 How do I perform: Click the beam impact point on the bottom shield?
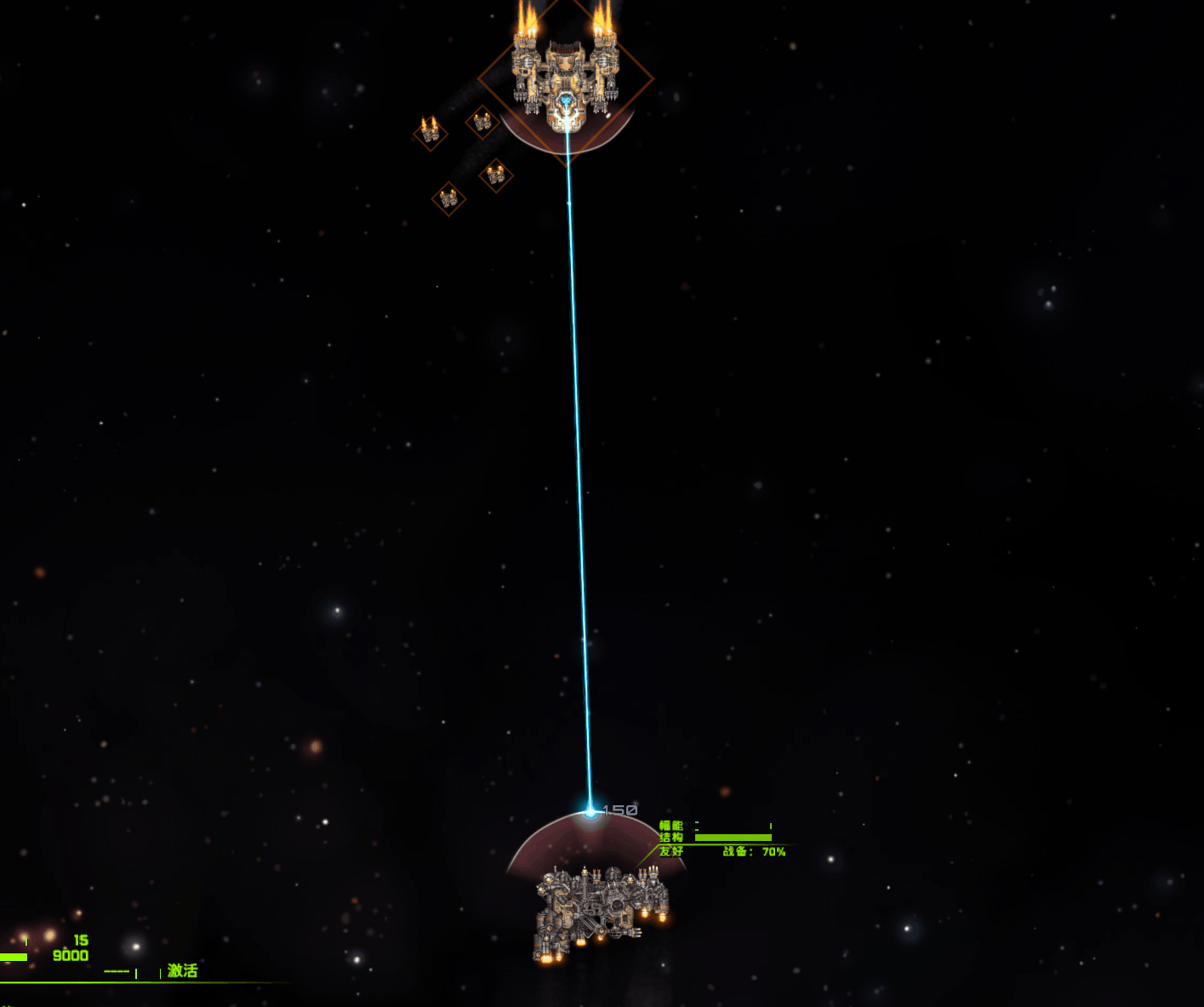(589, 811)
